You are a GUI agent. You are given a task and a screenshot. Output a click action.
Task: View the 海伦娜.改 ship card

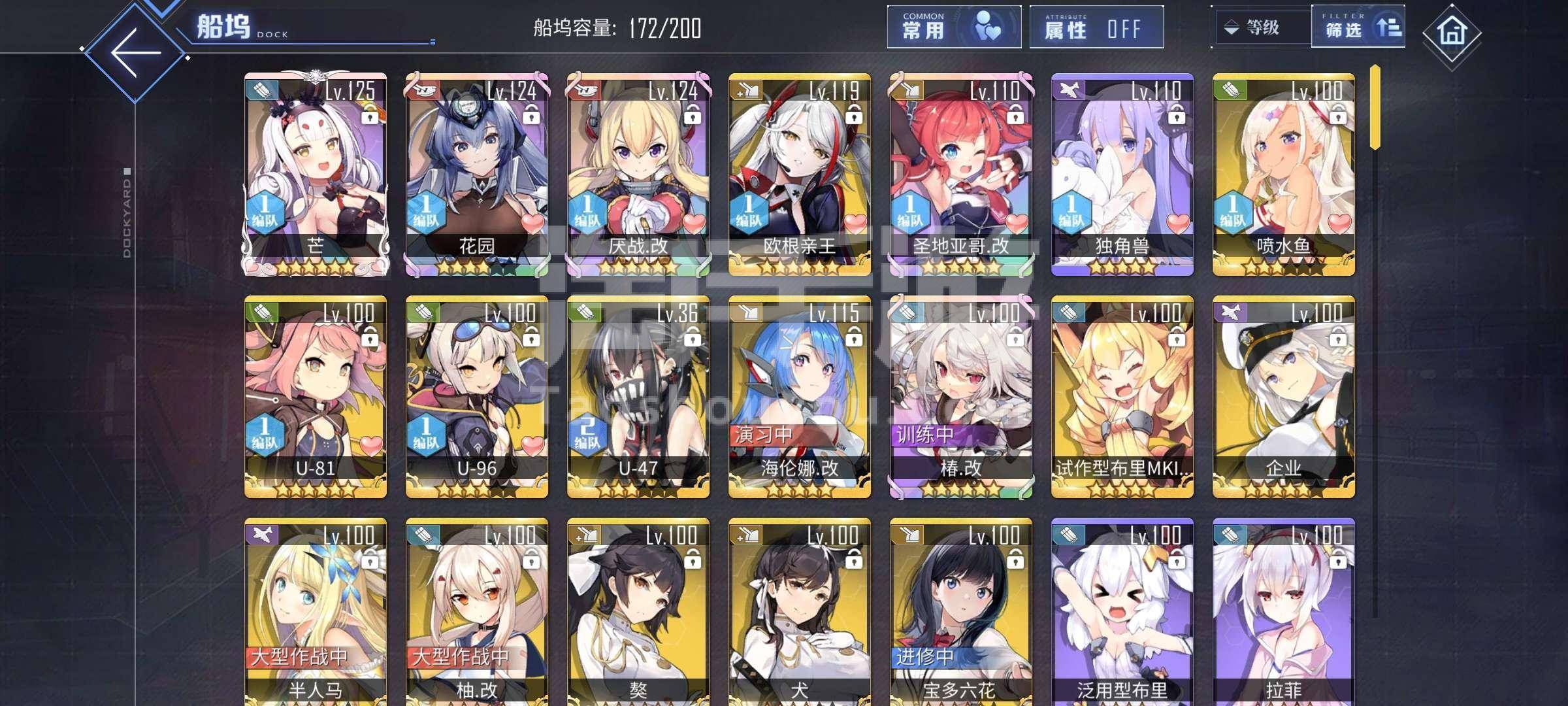tap(800, 396)
